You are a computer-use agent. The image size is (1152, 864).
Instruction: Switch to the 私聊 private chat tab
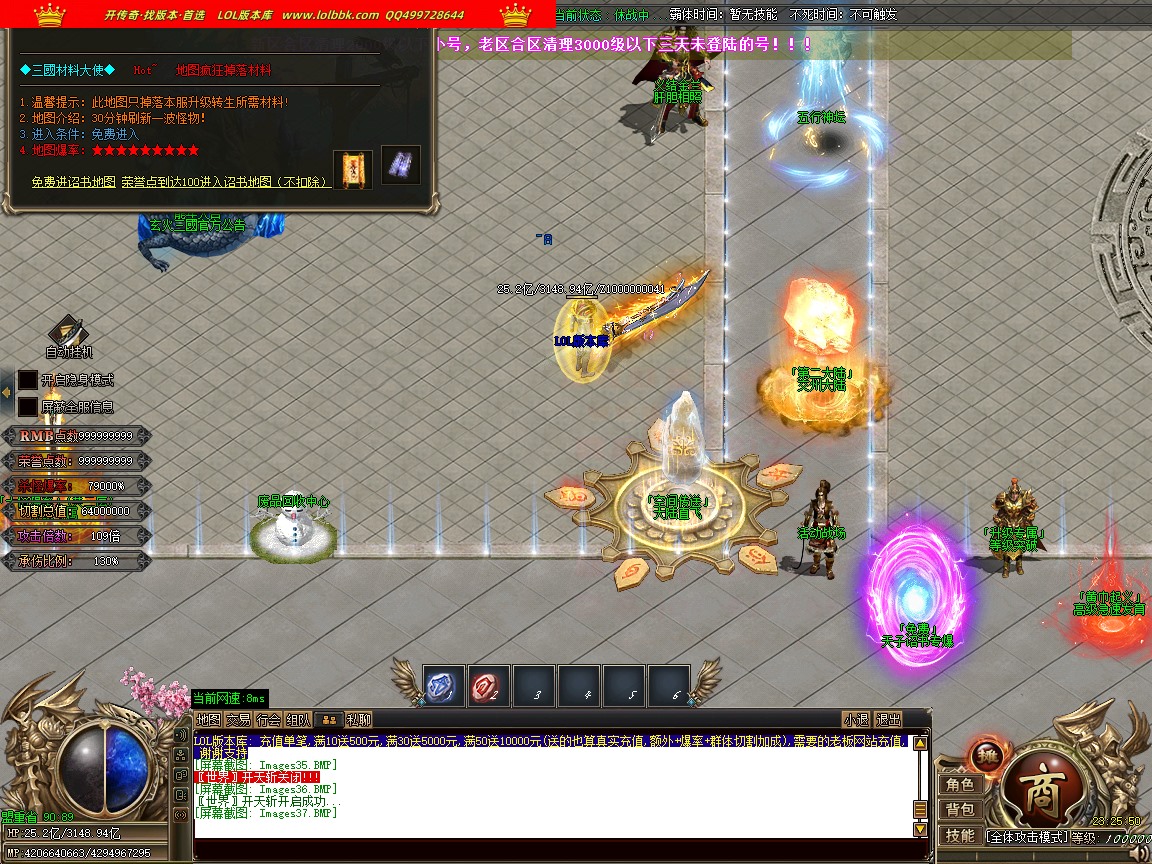pos(358,719)
